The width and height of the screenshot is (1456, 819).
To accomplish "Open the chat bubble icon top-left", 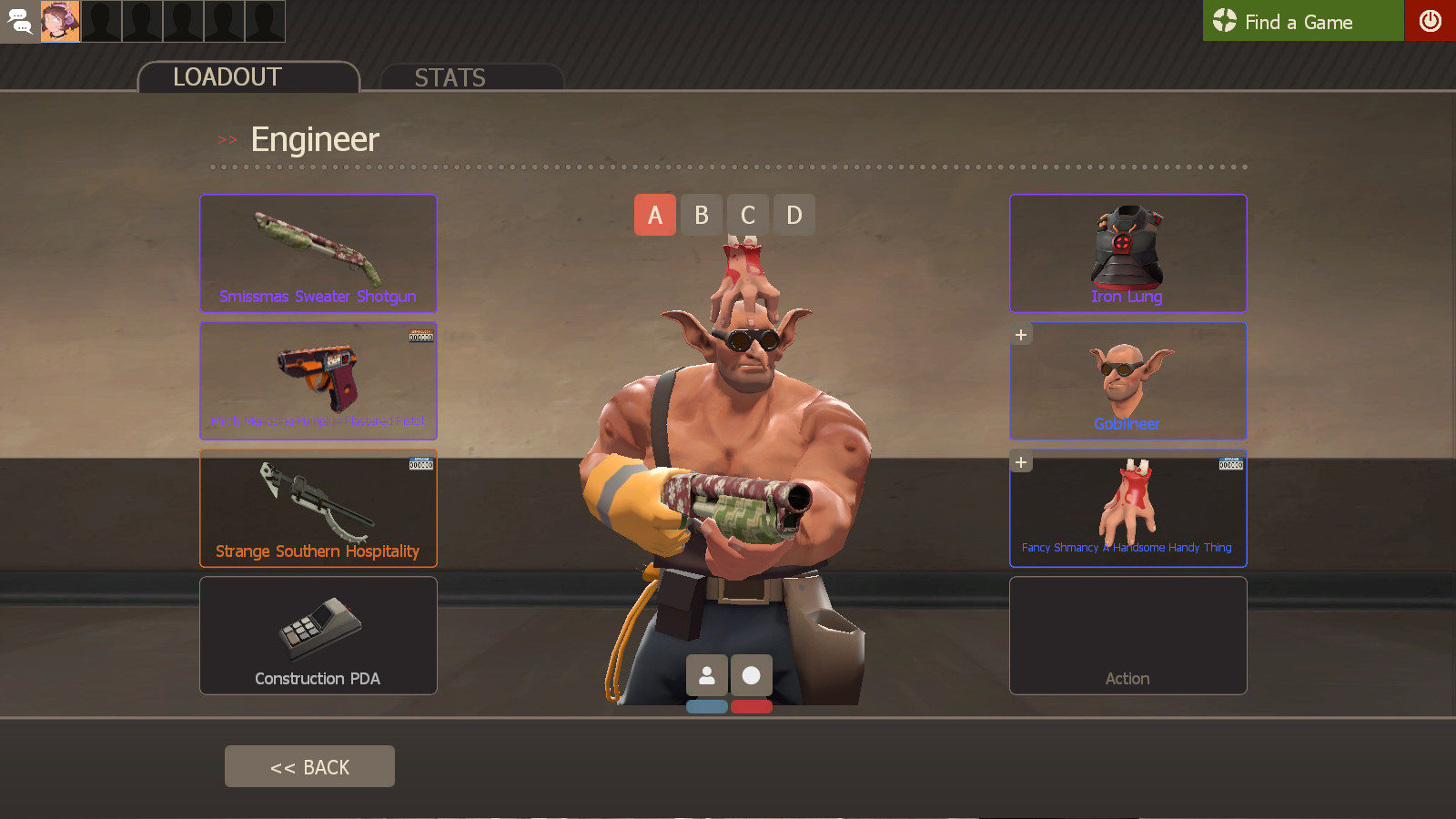I will [19, 21].
